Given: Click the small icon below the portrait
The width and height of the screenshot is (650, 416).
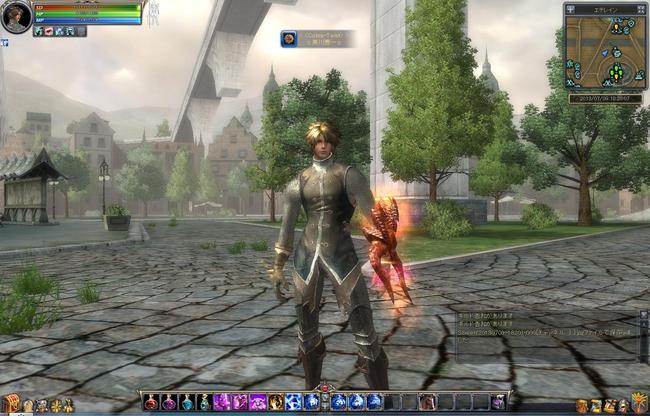Looking at the screenshot, I should 4,43.
